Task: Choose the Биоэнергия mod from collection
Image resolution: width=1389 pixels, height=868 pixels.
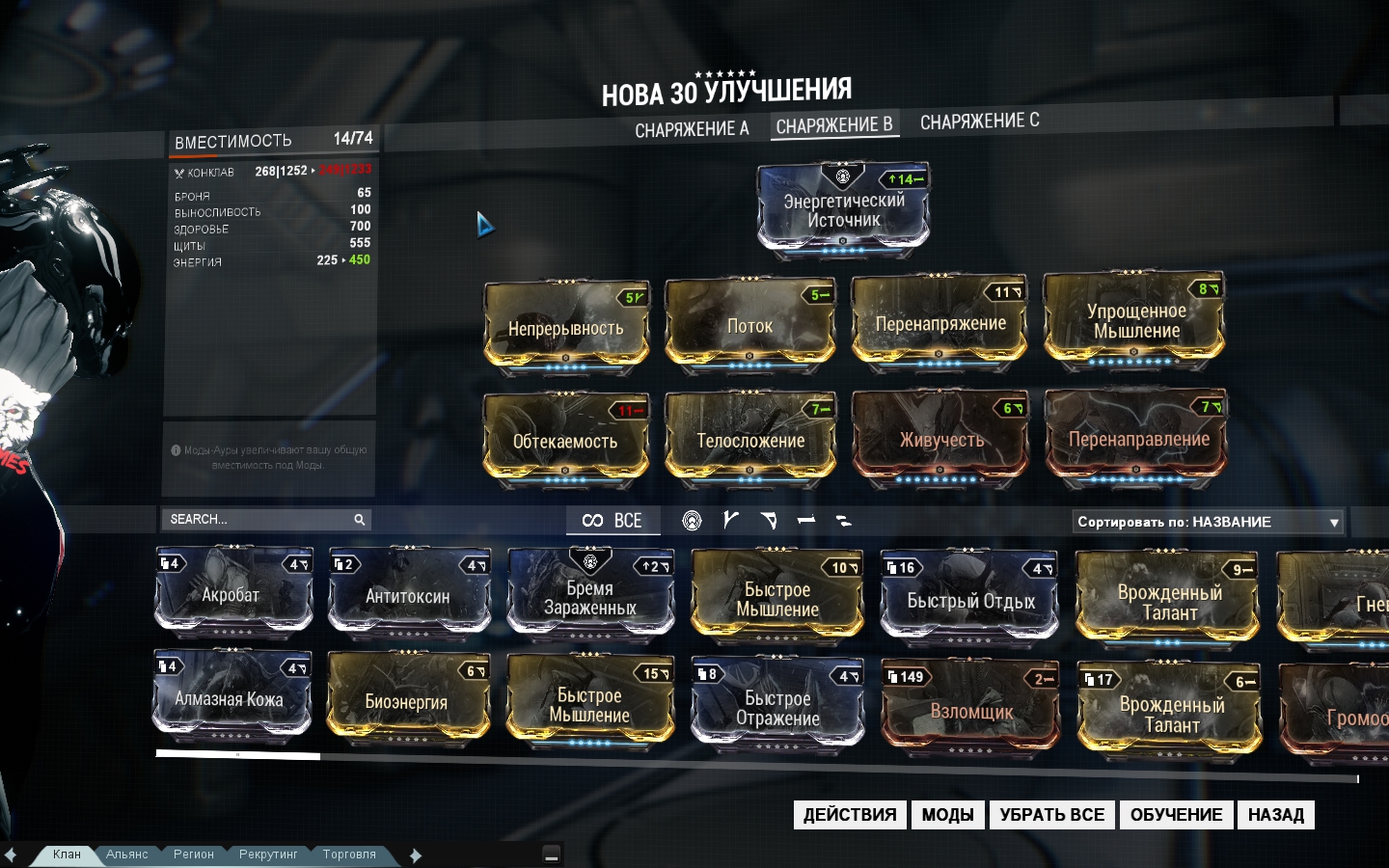Action: pyautogui.click(x=406, y=700)
